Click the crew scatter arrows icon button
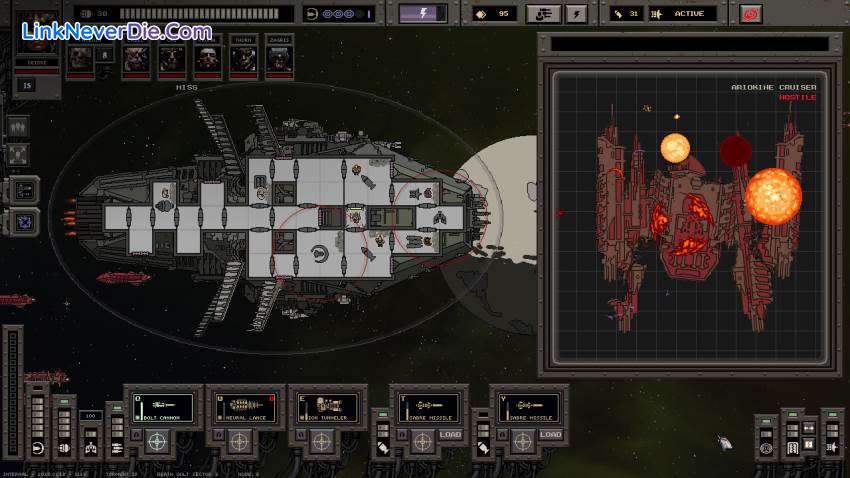Image resolution: width=850 pixels, height=478 pixels. coord(18,155)
